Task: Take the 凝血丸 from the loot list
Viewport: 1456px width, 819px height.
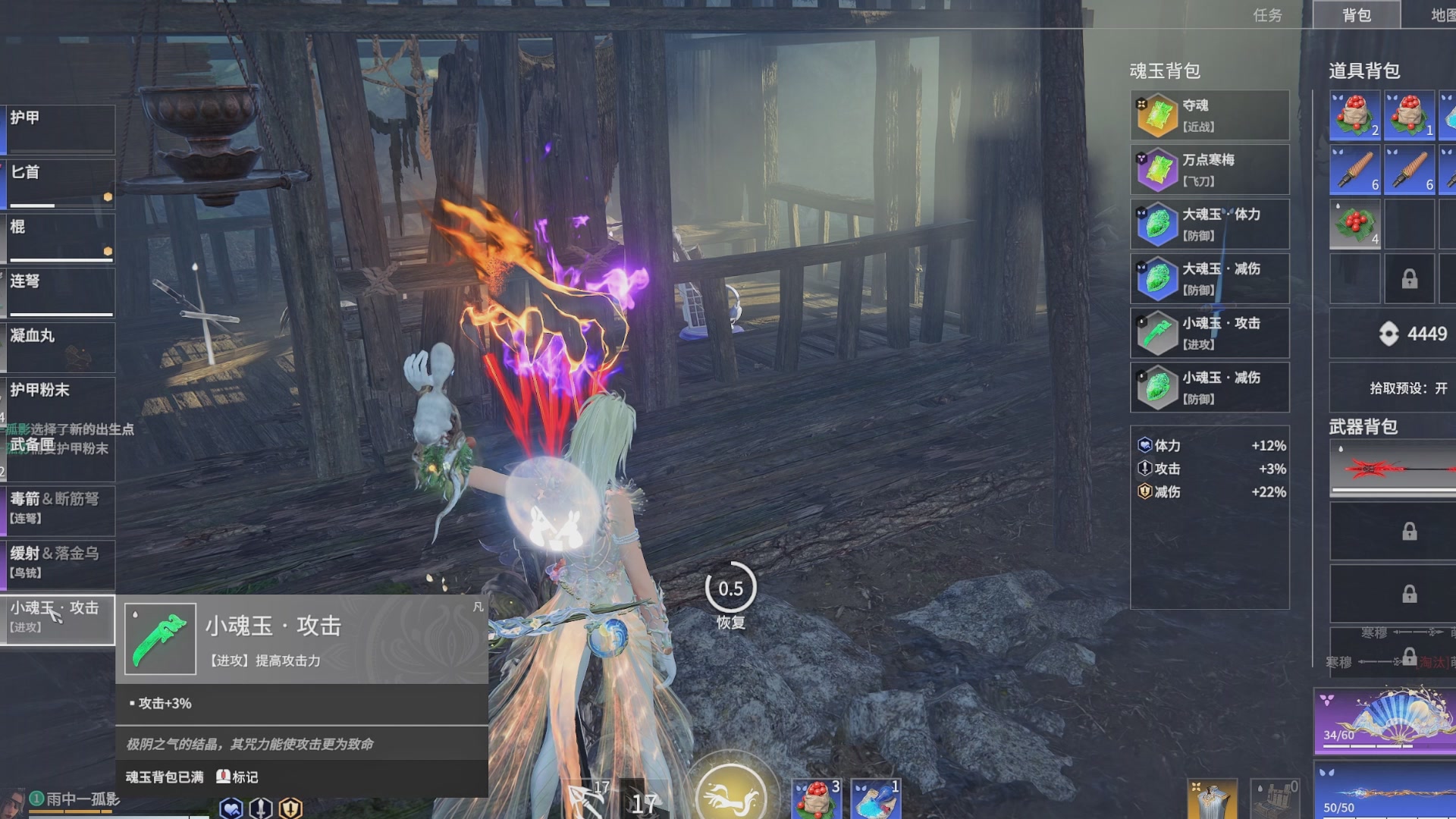Action: point(58,347)
